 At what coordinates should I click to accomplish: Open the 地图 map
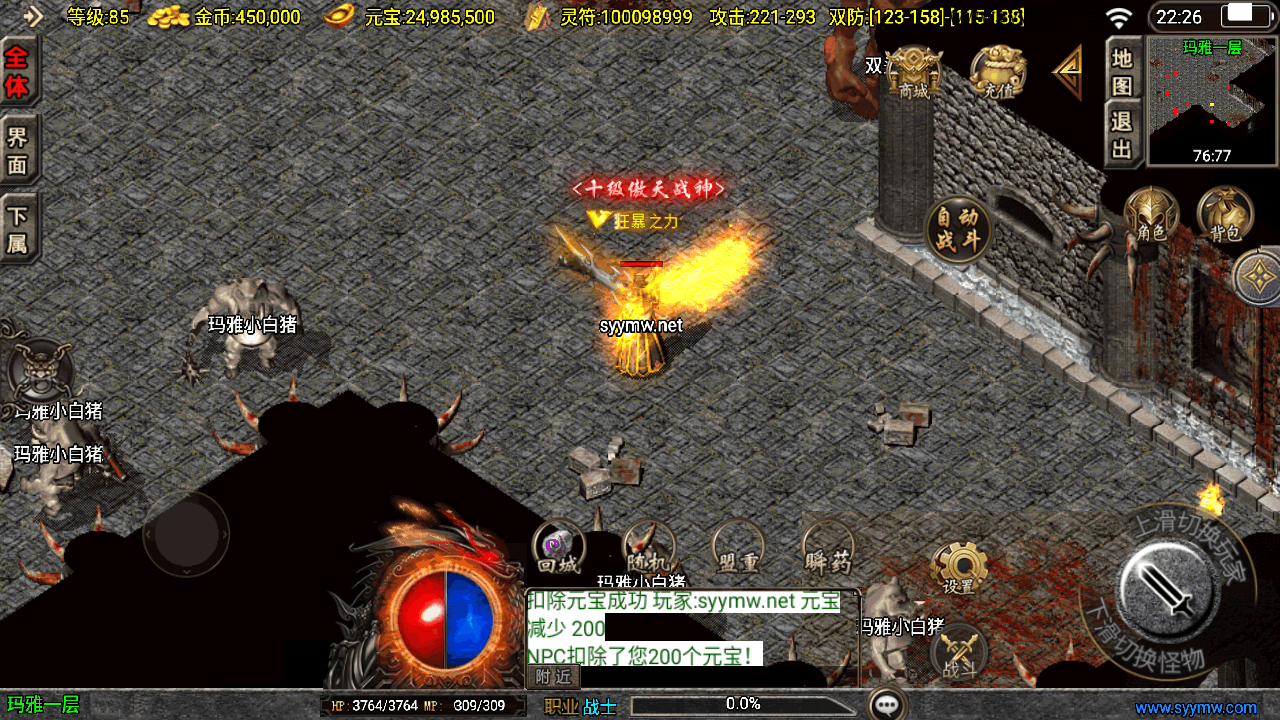1123,72
